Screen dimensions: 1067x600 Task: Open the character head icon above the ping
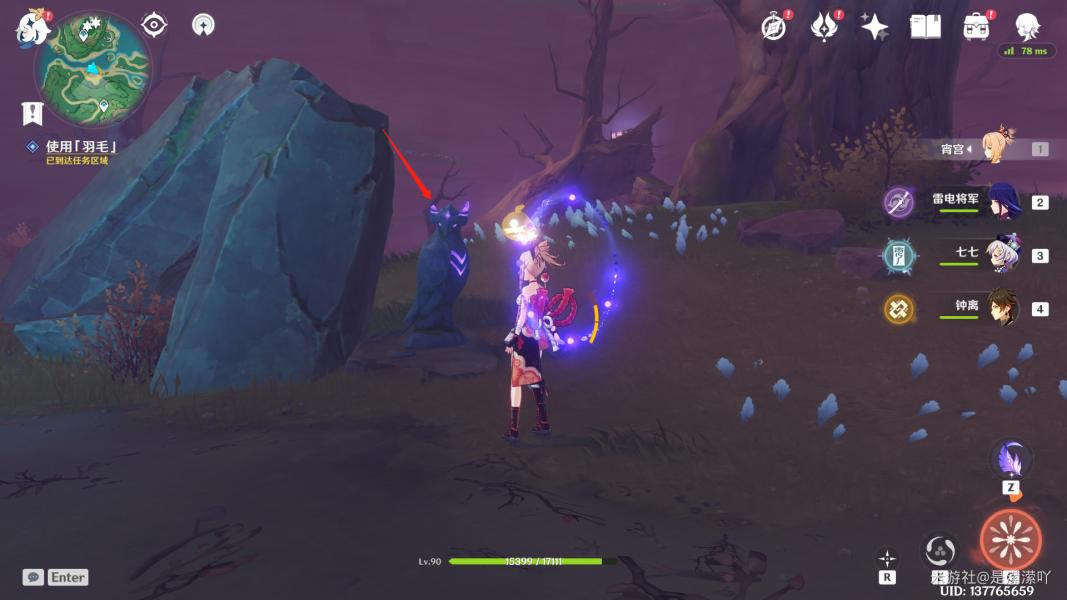coord(1027,26)
